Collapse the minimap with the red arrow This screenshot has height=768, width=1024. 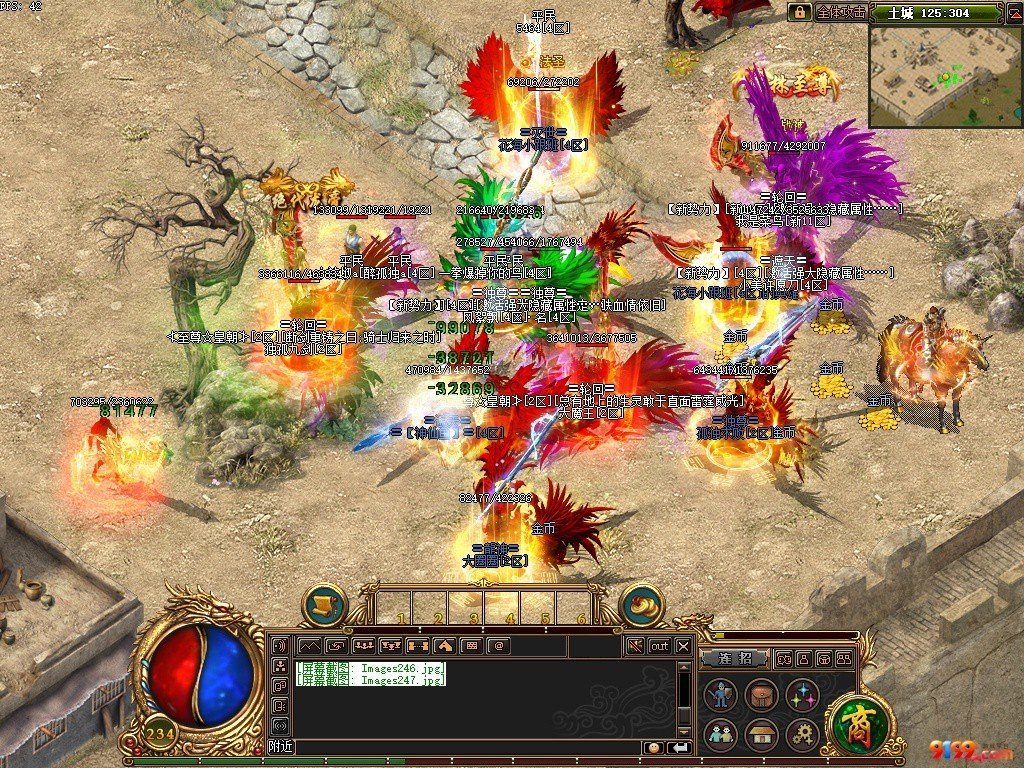[x=1012, y=13]
